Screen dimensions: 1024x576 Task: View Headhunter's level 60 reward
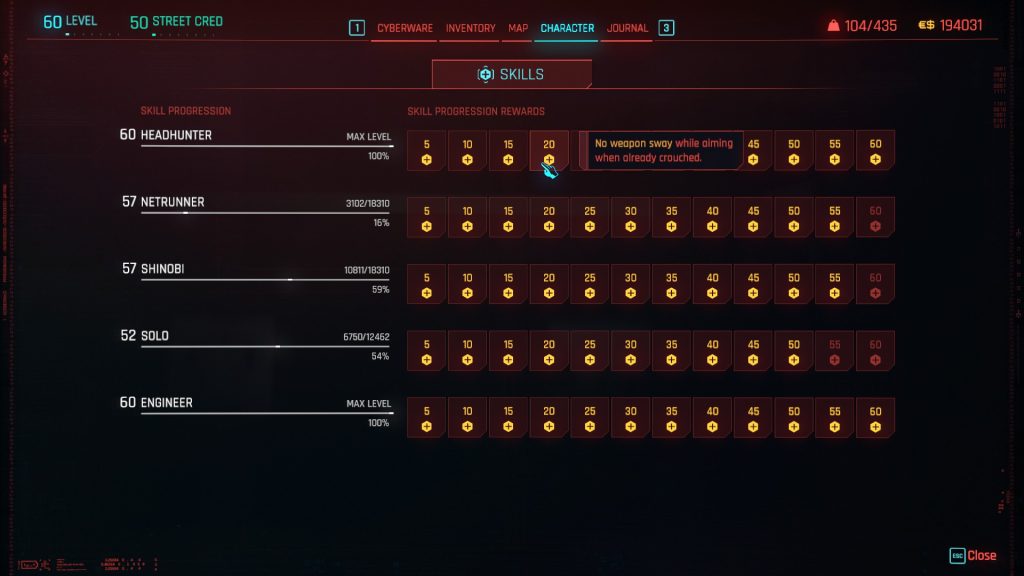click(x=875, y=150)
